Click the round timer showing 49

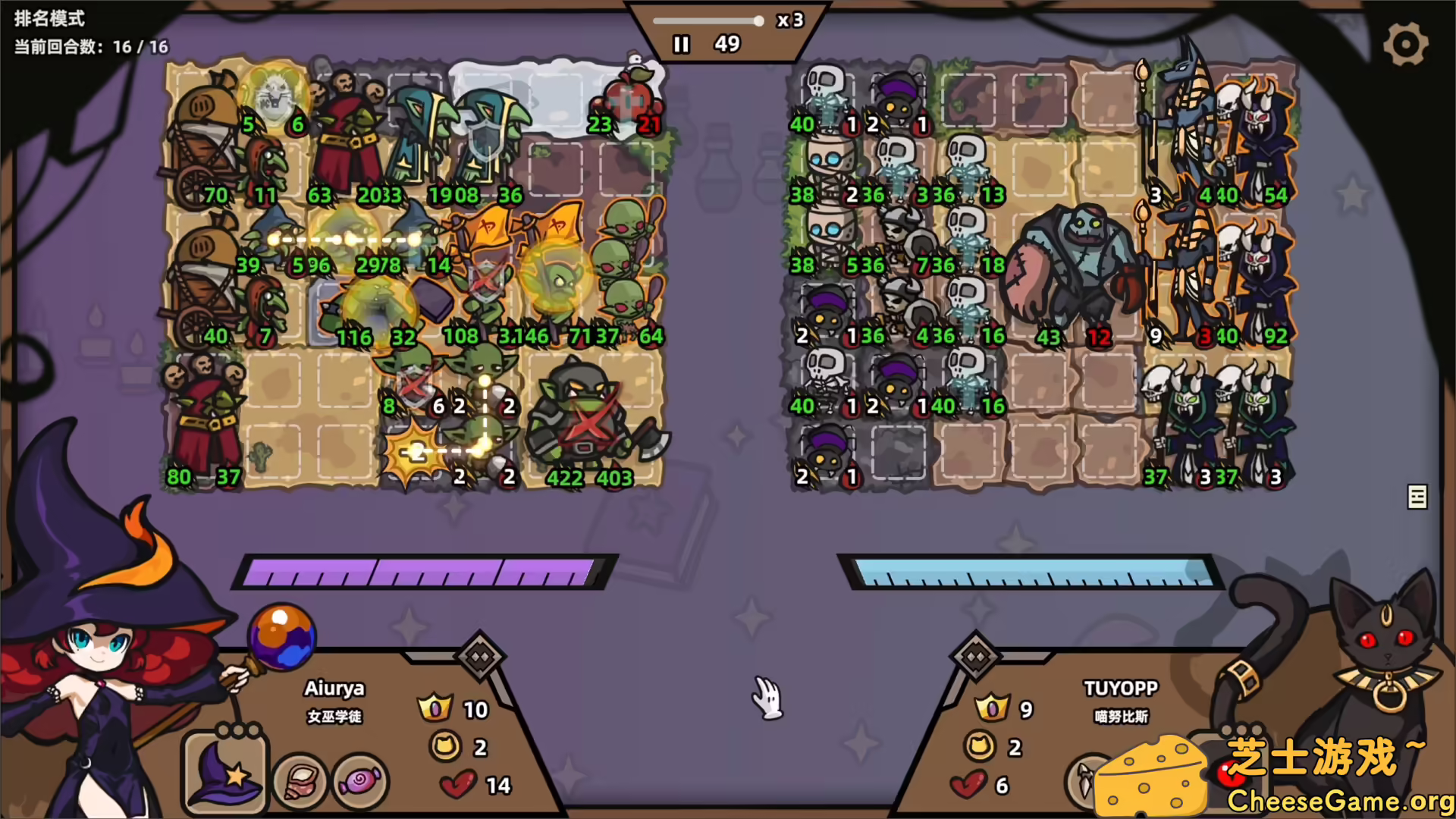click(727, 45)
